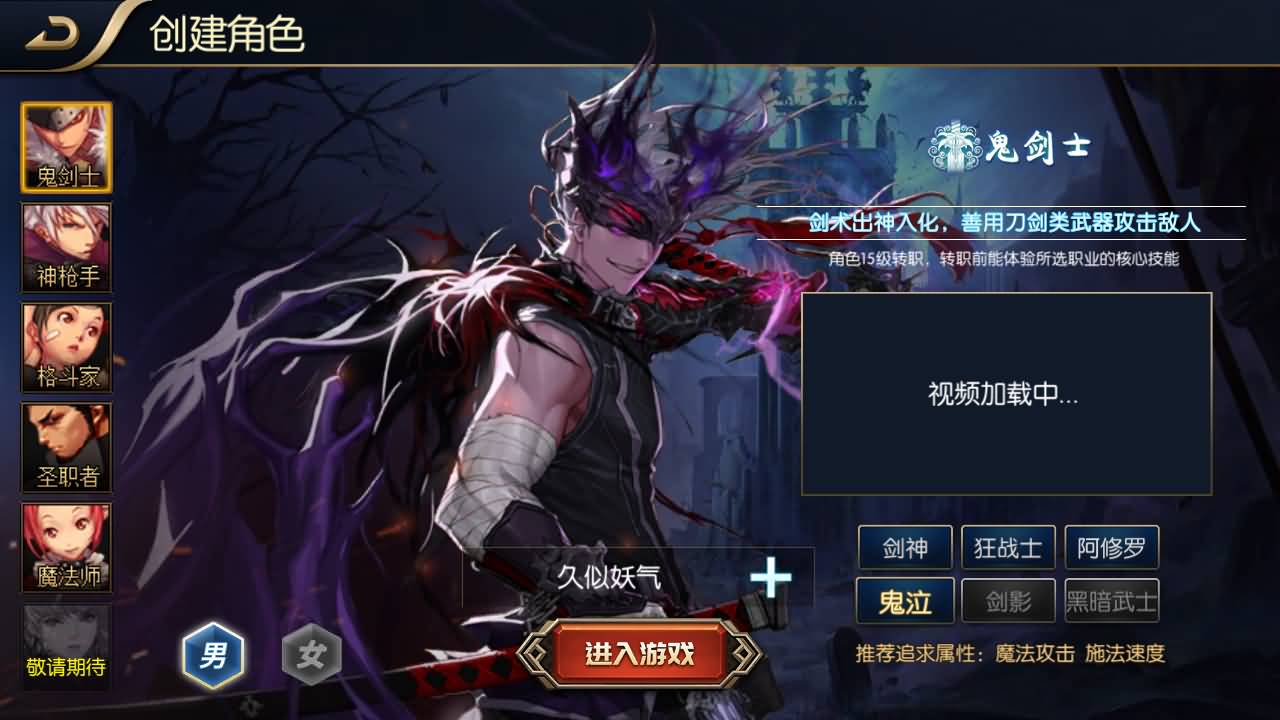The height and width of the screenshot is (720, 1280).
Task: Select the 神枪手 class portrait
Action: (66, 246)
